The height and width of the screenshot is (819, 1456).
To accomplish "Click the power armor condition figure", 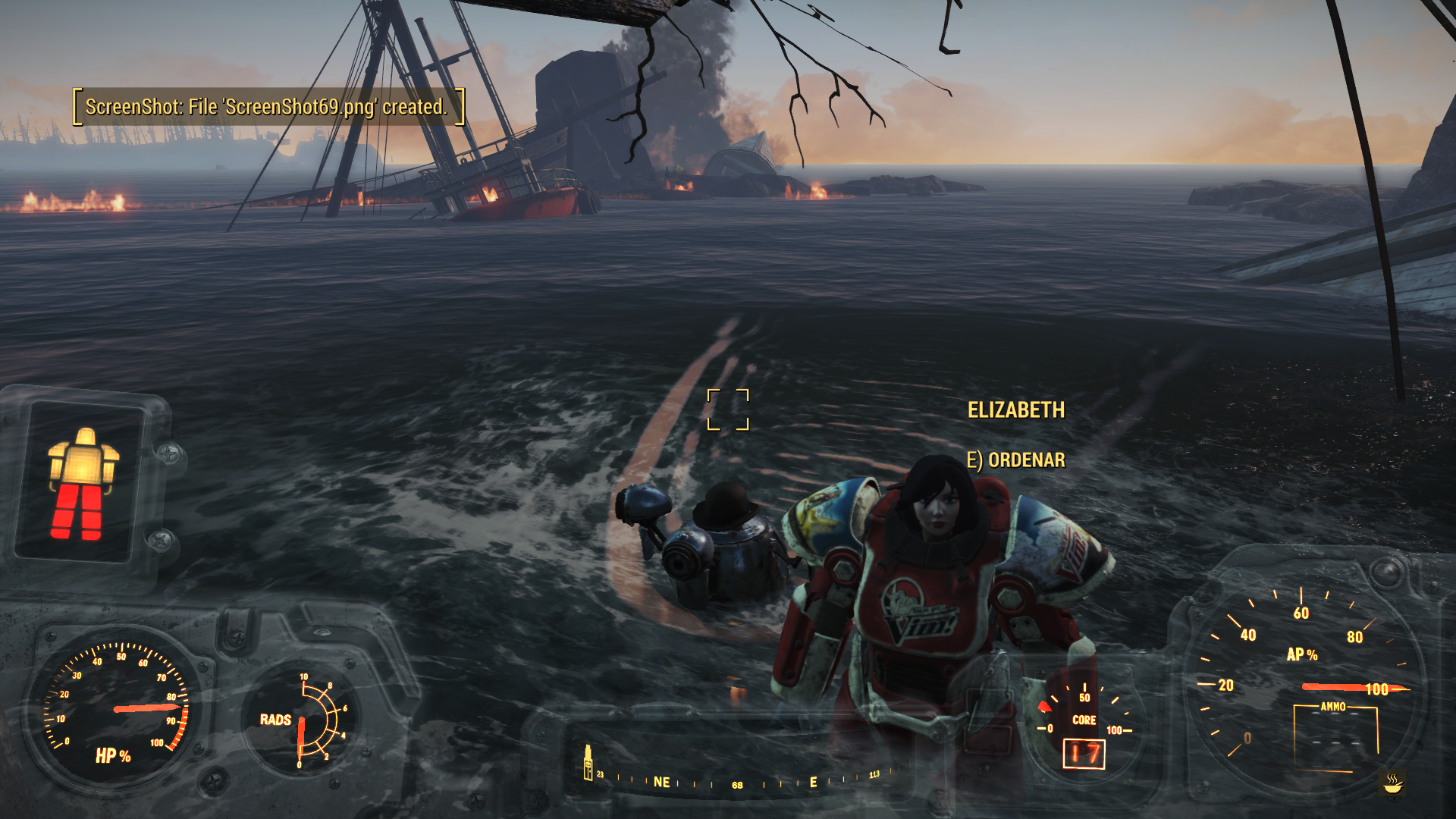I will [x=83, y=483].
